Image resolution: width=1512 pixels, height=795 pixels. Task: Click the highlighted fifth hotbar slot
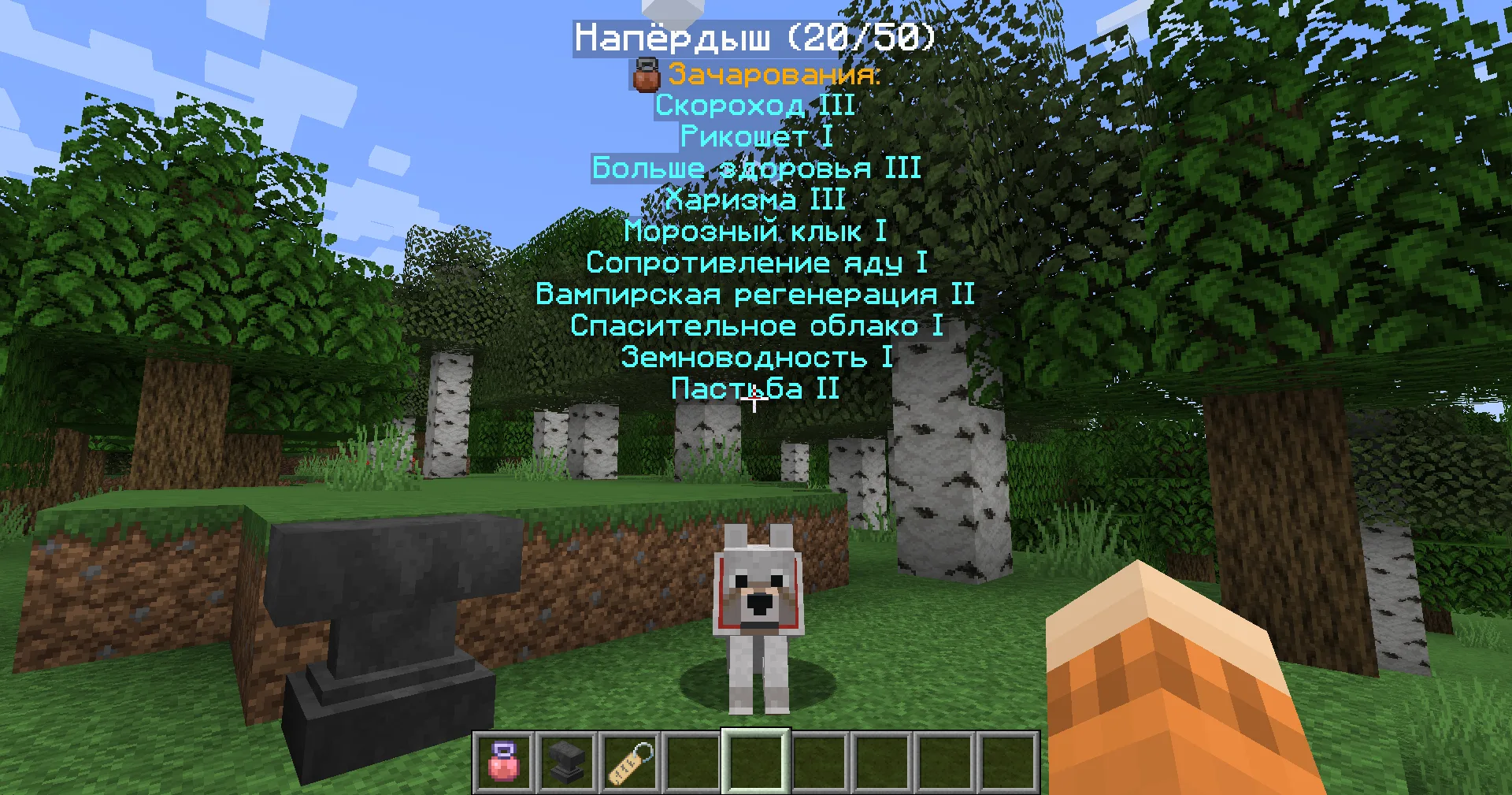click(757, 763)
